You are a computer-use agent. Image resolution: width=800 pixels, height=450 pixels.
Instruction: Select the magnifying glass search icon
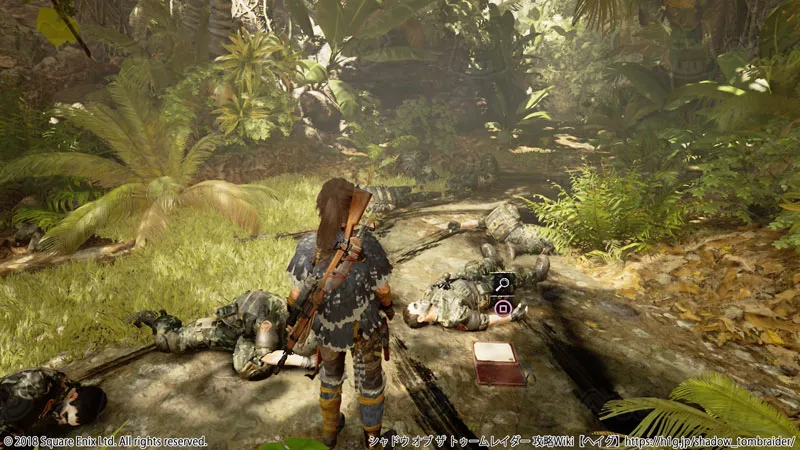coord(503,284)
